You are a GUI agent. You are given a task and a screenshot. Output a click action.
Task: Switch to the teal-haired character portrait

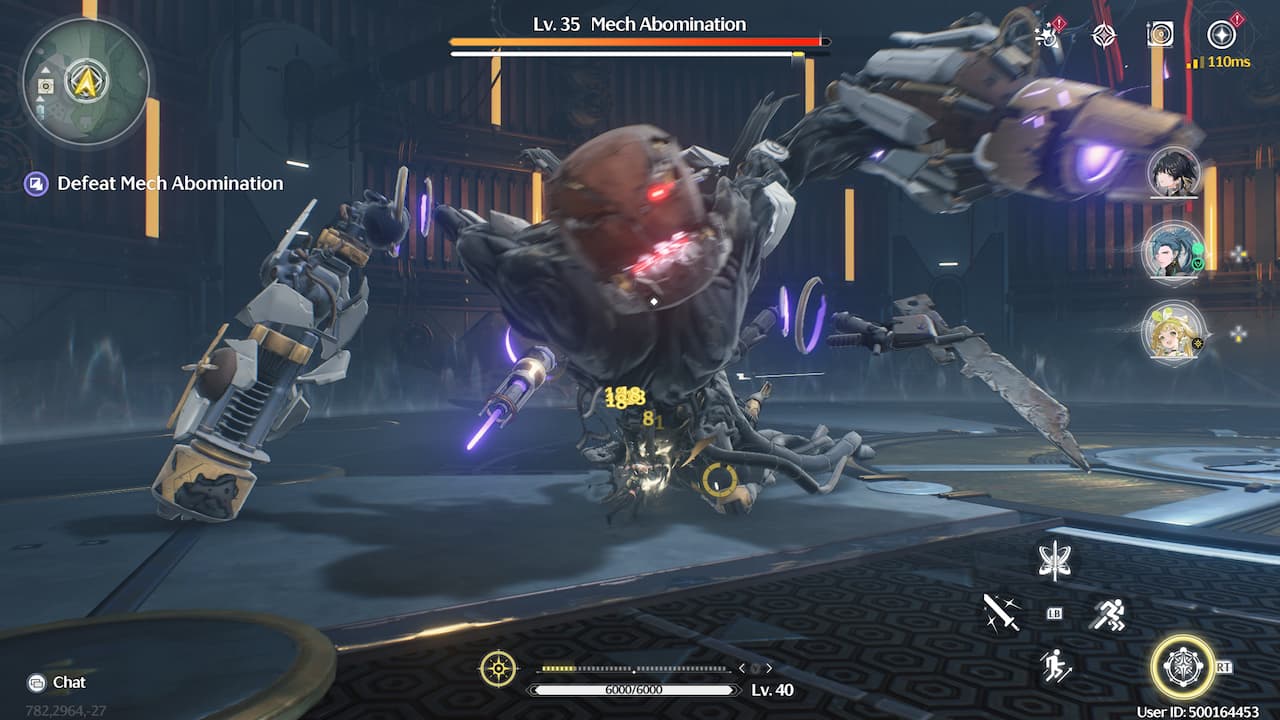point(1174,251)
